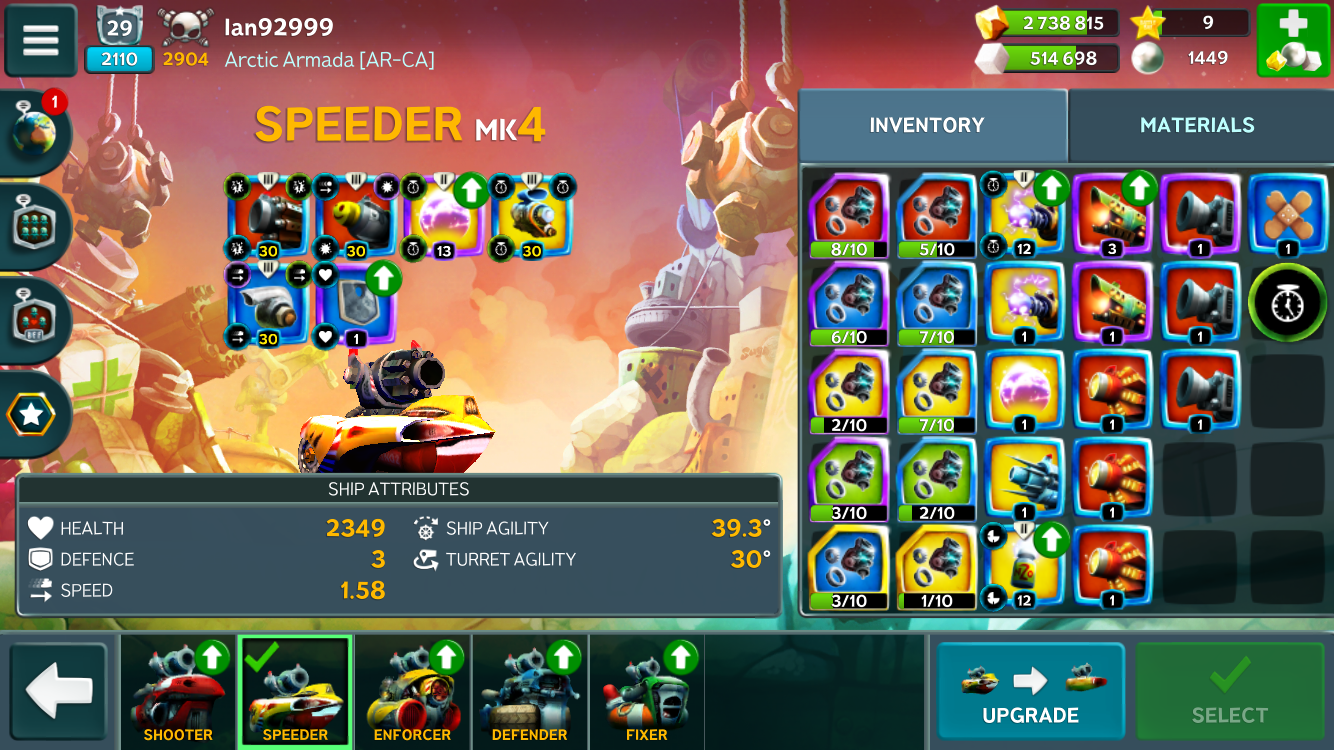Image resolution: width=1334 pixels, height=750 pixels.
Task: Open the hexagon star badge menu
Action: (32, 413)
